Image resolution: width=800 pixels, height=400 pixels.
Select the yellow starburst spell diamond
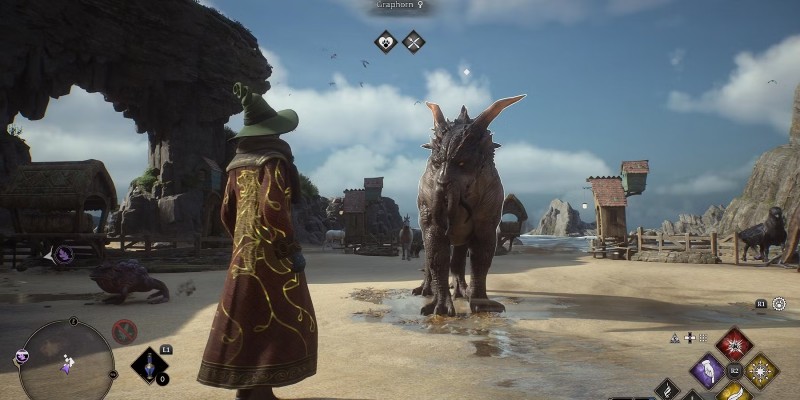click(x=761, y=372)
